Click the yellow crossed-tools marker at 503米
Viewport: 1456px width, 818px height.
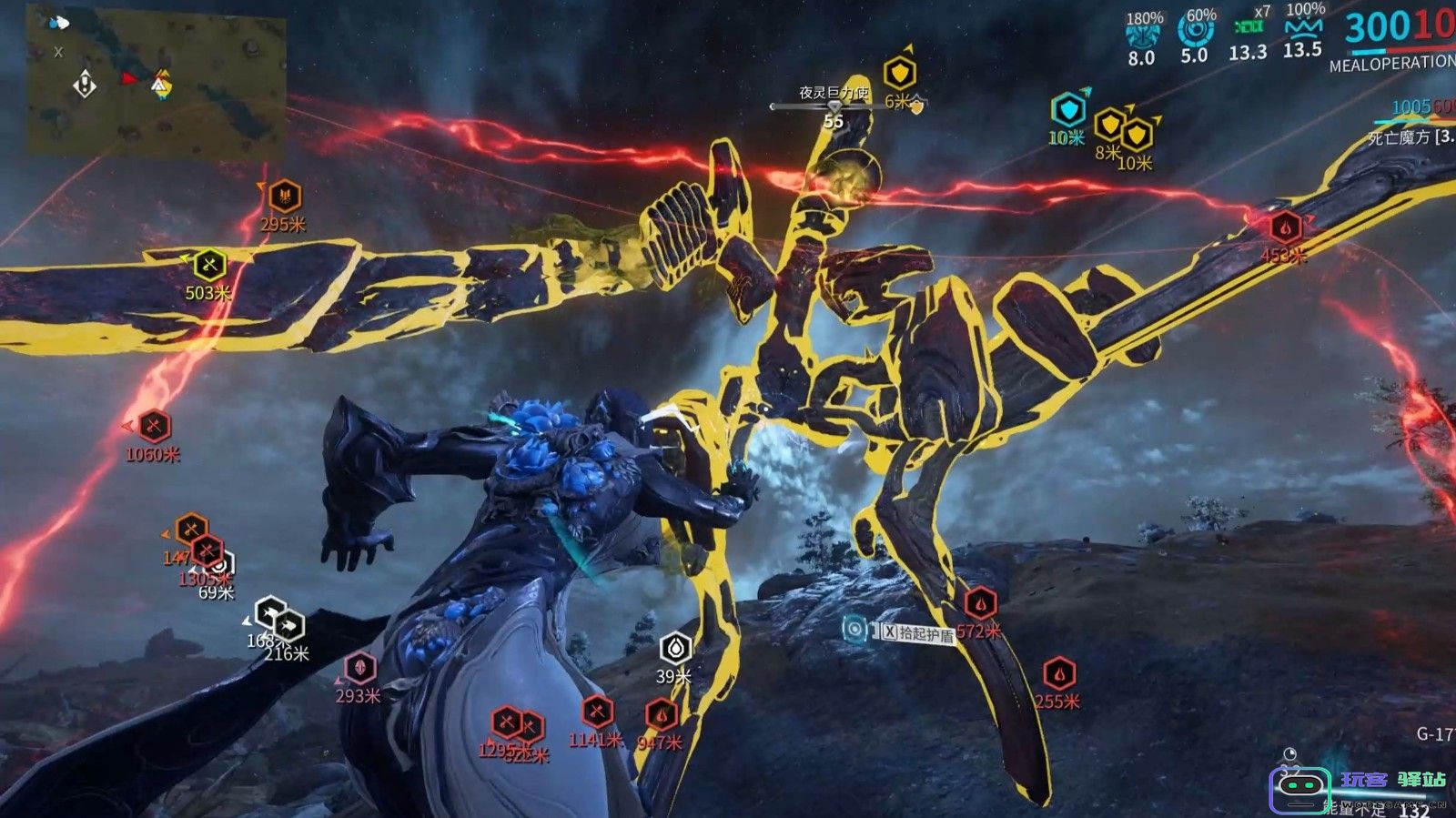tap(209, 265)
